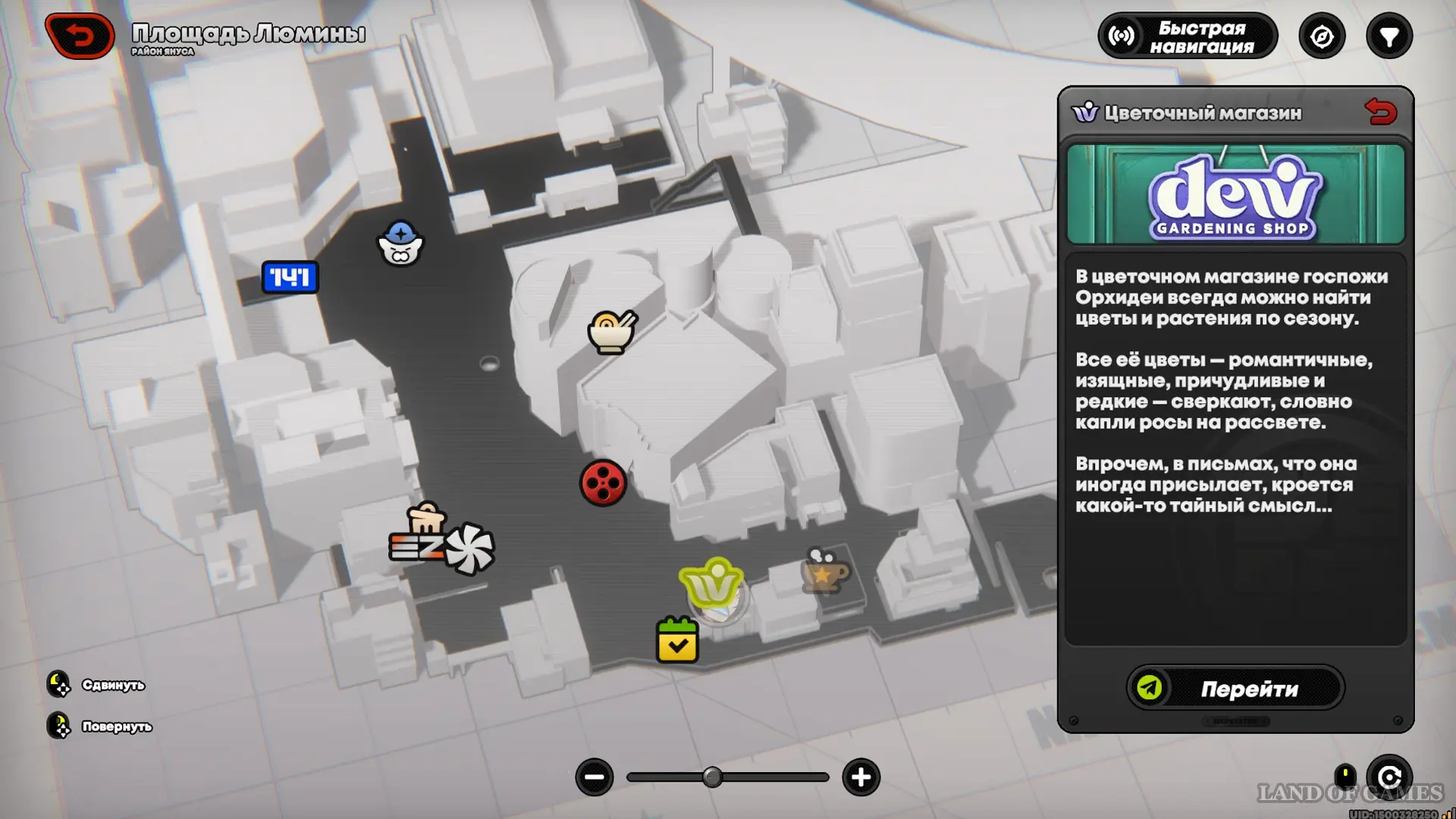Click the dew Gardening Shop banner
Screen dimensions: 1456x819
pyautogui.click(x=1235, y=195)
